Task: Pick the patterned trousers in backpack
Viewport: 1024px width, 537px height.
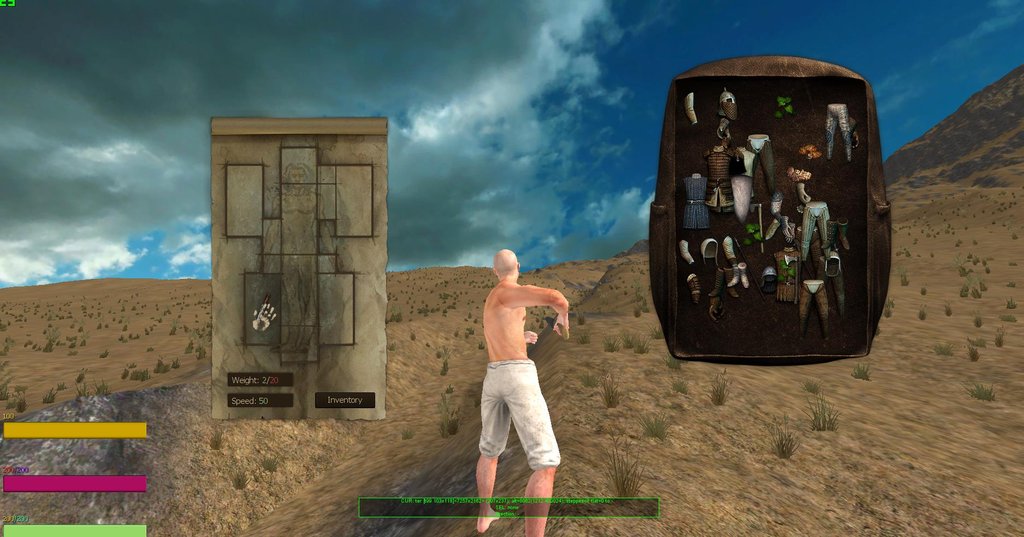Action: [x=837, y=130]
